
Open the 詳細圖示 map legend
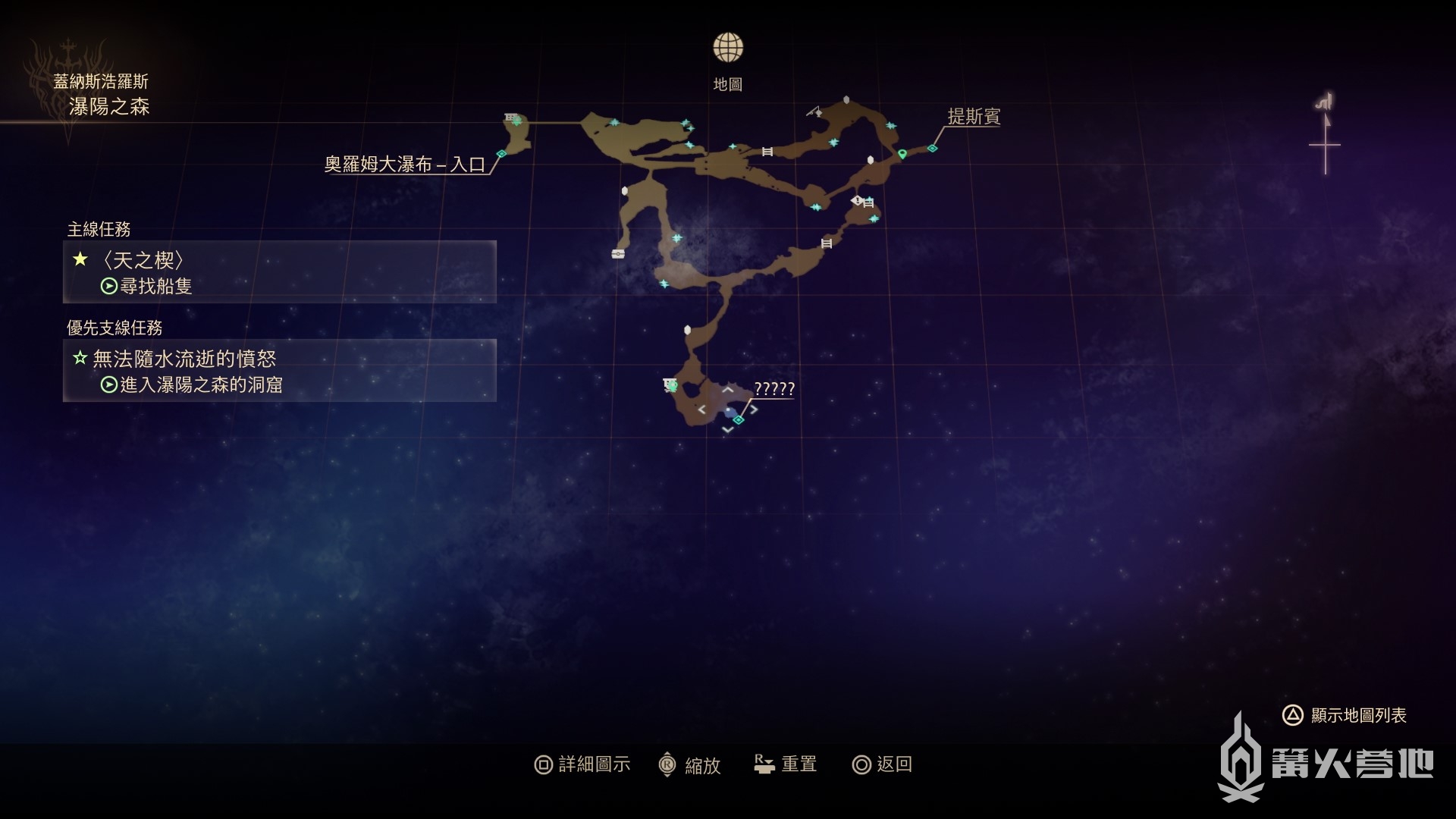[582, 764]
